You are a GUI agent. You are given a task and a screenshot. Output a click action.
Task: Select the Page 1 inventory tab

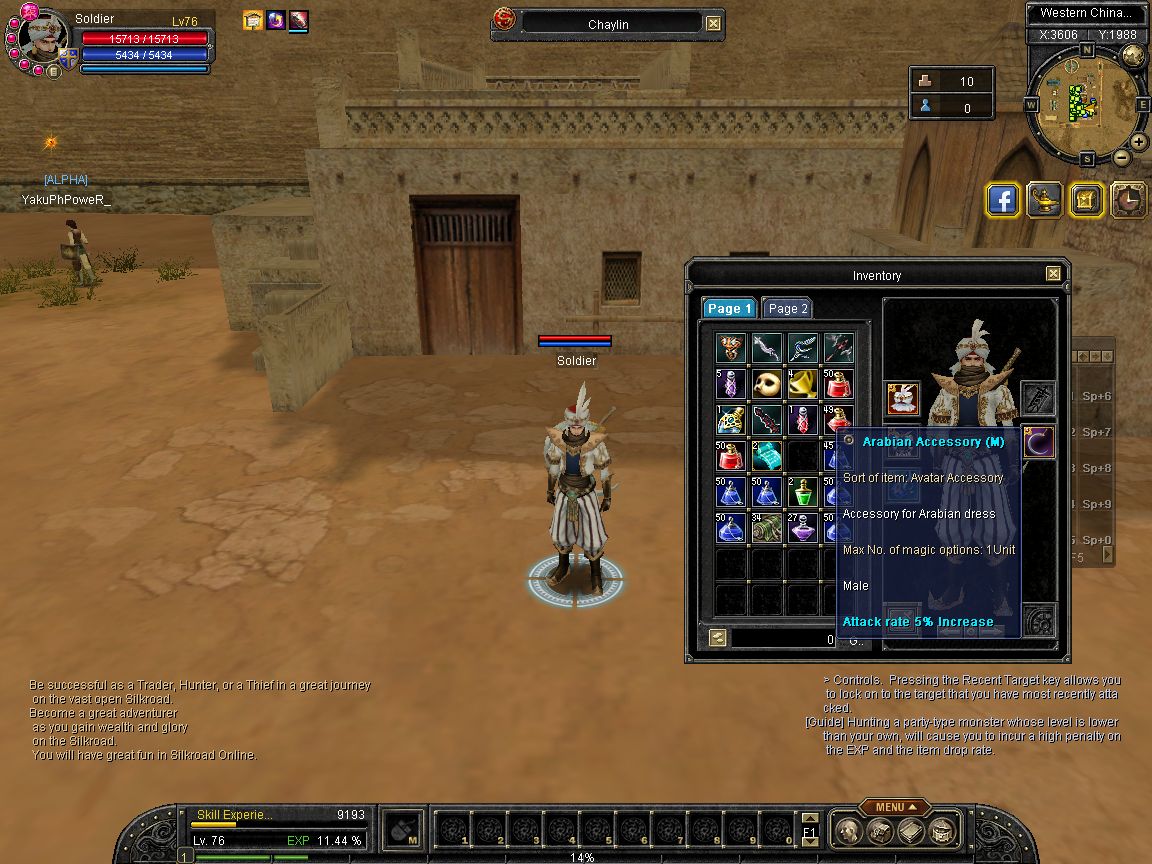(x=728, y=309)
